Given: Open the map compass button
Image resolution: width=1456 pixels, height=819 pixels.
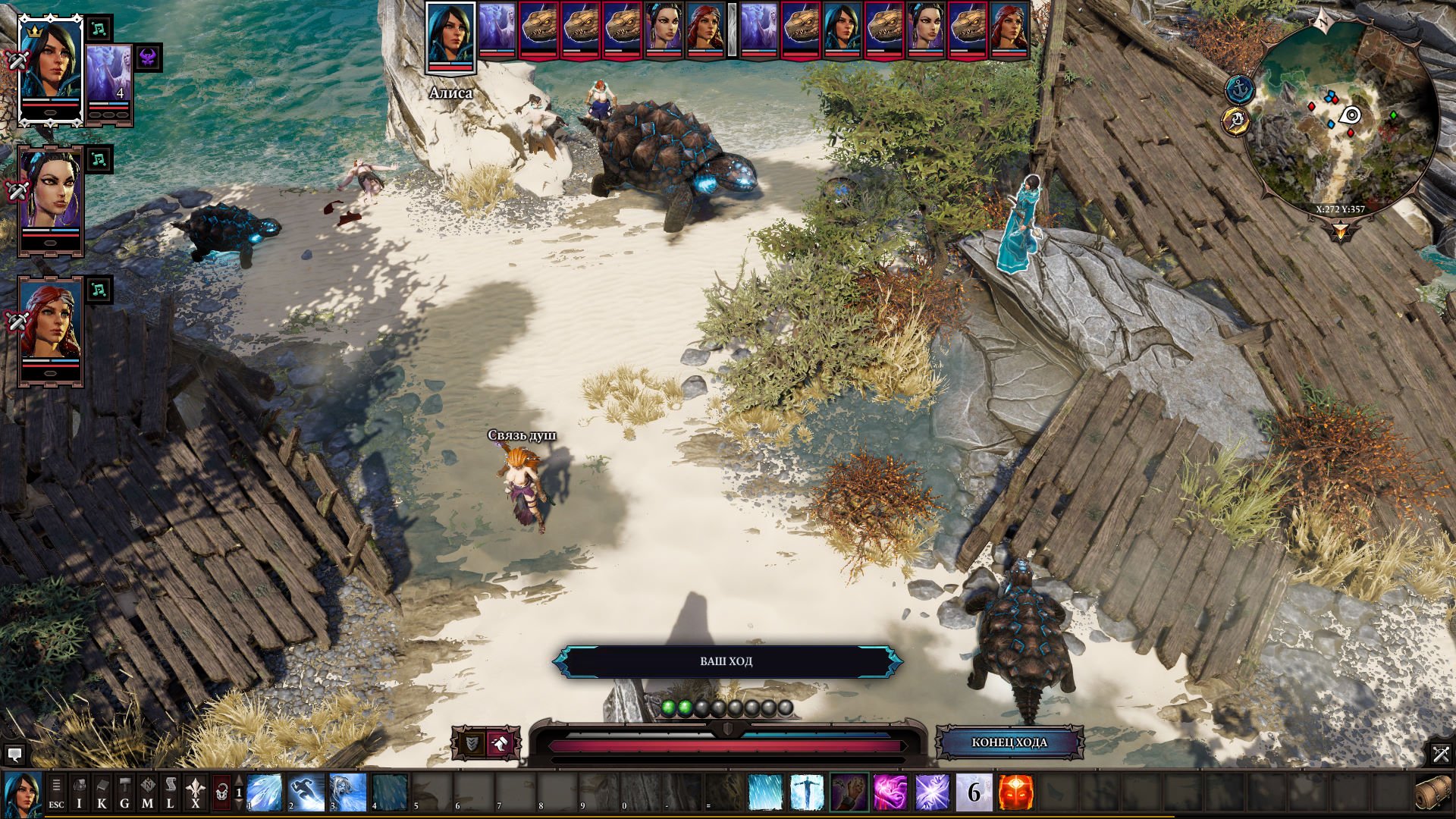Looking at the screenshot, I should tap(147, 792).
